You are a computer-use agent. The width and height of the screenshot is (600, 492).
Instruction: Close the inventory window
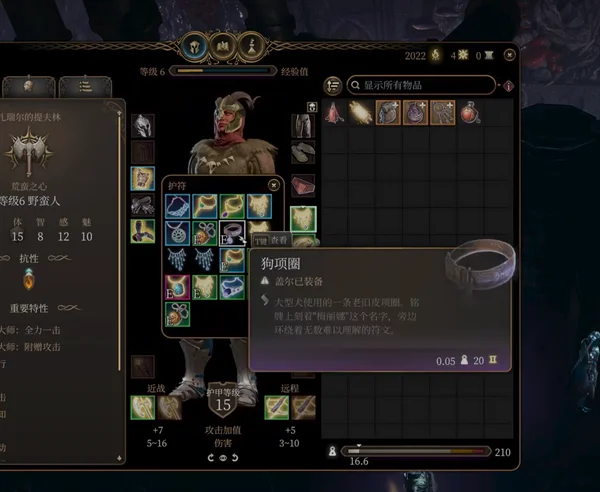point(510,55)
